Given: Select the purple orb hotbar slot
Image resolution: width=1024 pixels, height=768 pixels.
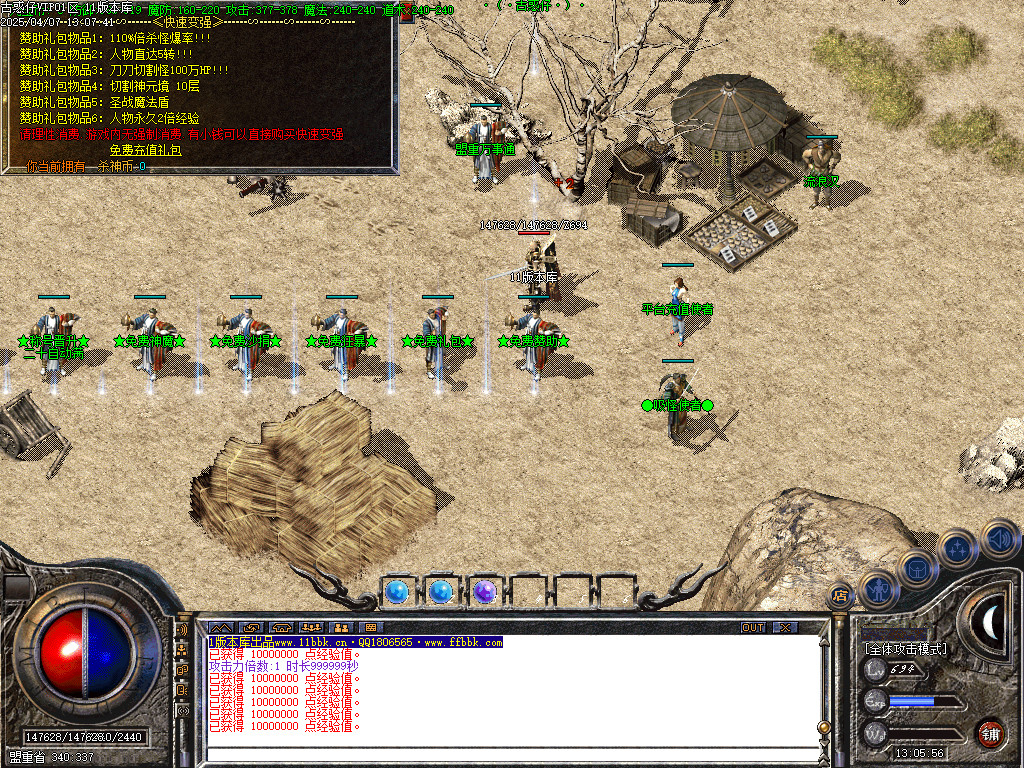Looking at the screenshot, I should (485, 592).
